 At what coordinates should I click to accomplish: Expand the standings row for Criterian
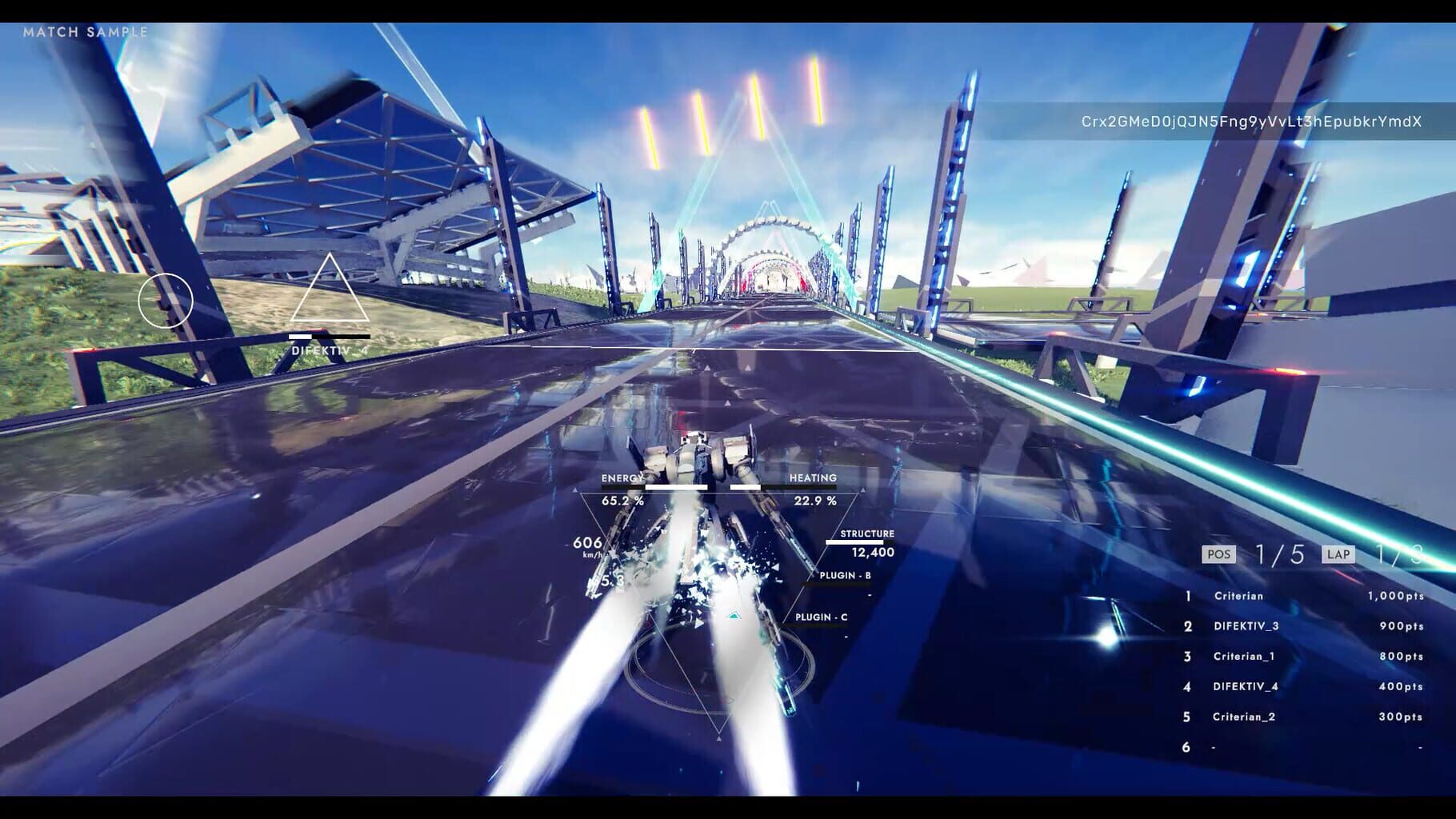[x=1240, y=596]
